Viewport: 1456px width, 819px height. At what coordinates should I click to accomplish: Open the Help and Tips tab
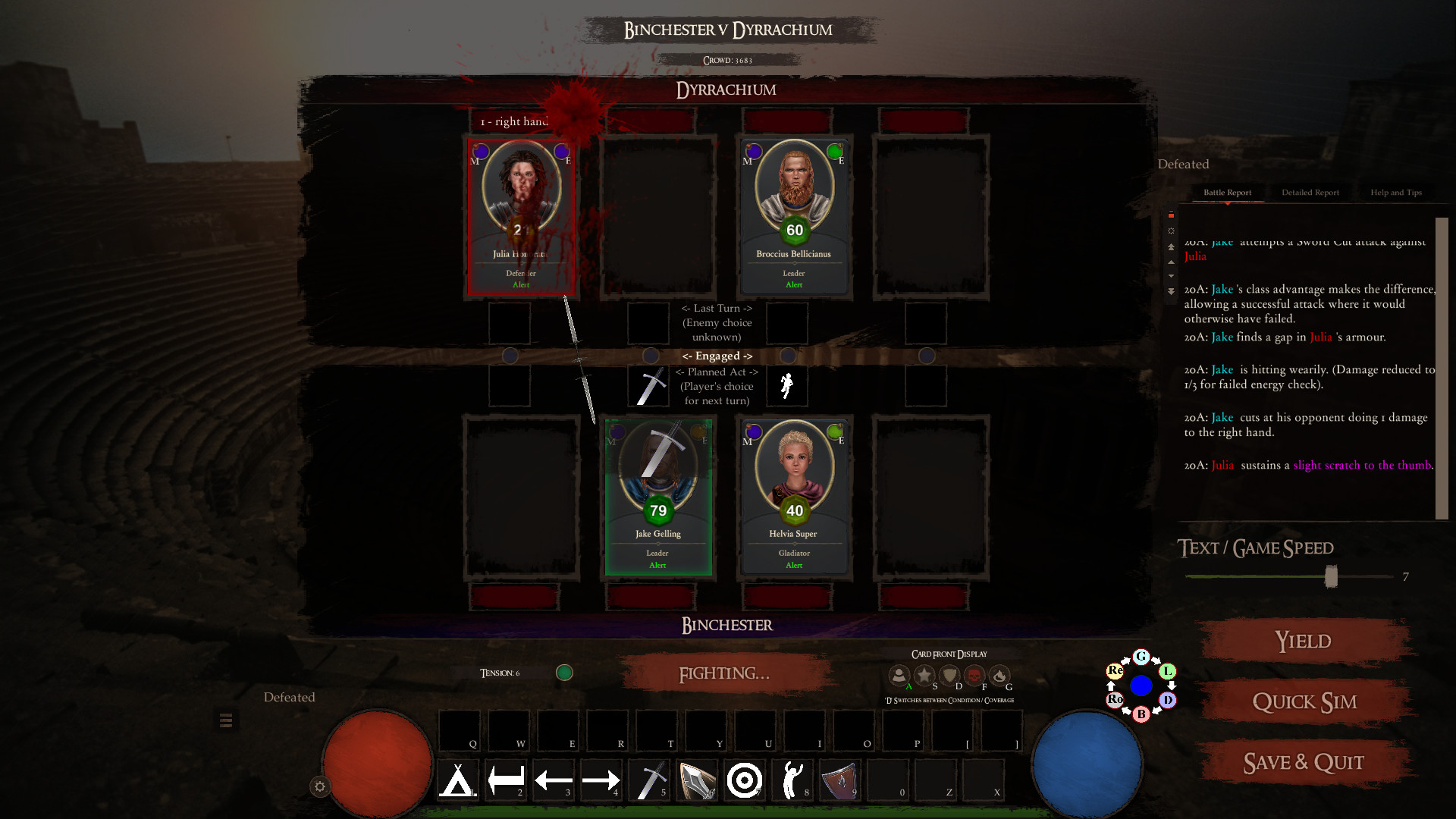pos(1396,192)
